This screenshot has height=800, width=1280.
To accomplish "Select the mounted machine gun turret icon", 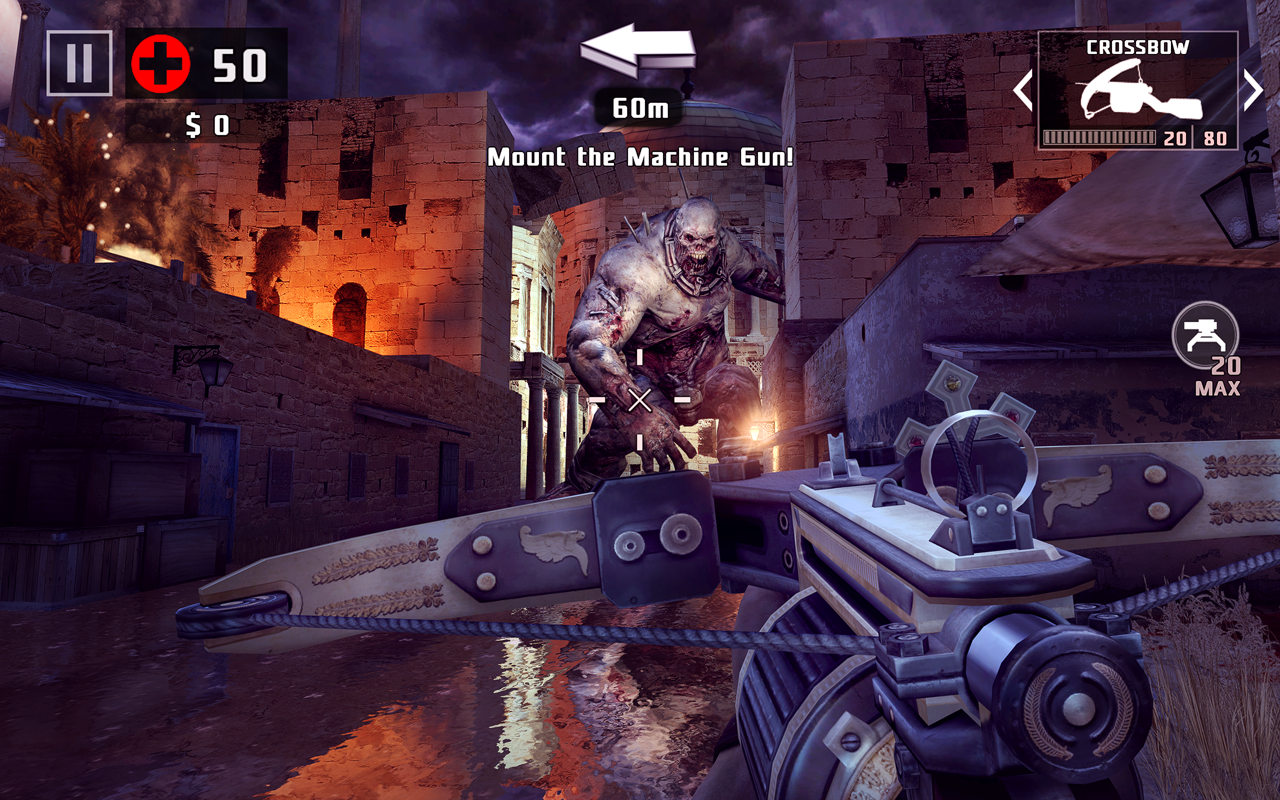I will click(x=1206, y=335).
